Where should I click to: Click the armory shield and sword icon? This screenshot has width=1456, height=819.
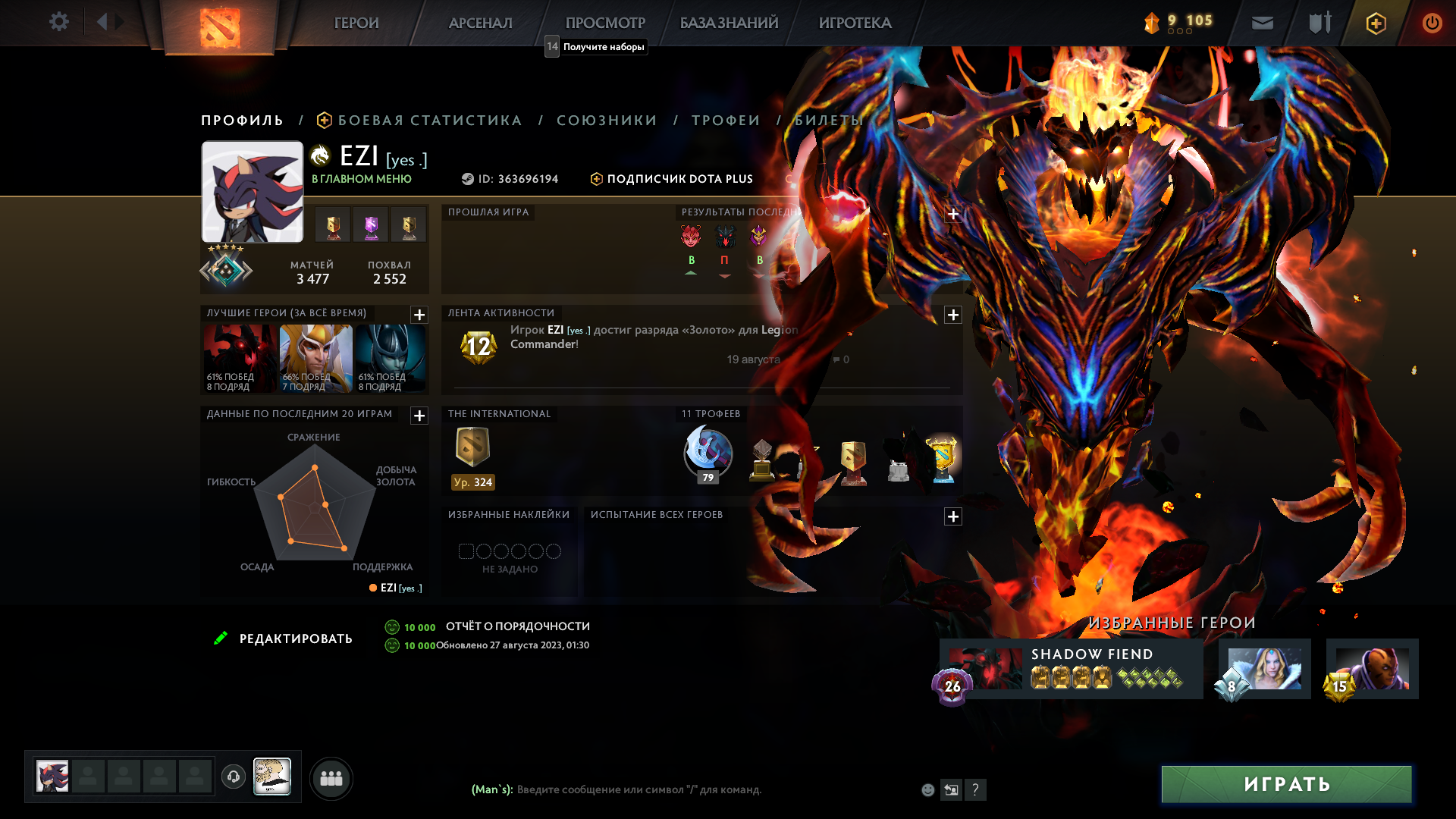(x=1319, y=23)
